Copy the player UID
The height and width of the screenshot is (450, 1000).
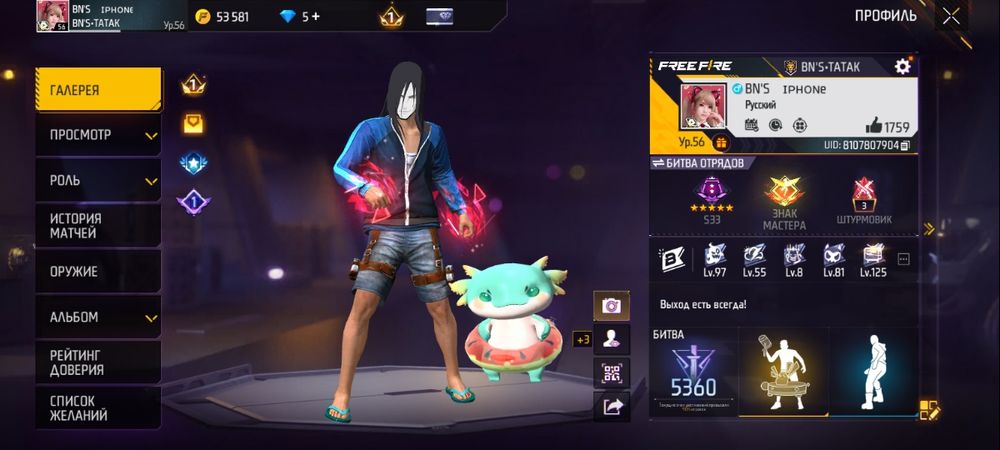[905, 145]
